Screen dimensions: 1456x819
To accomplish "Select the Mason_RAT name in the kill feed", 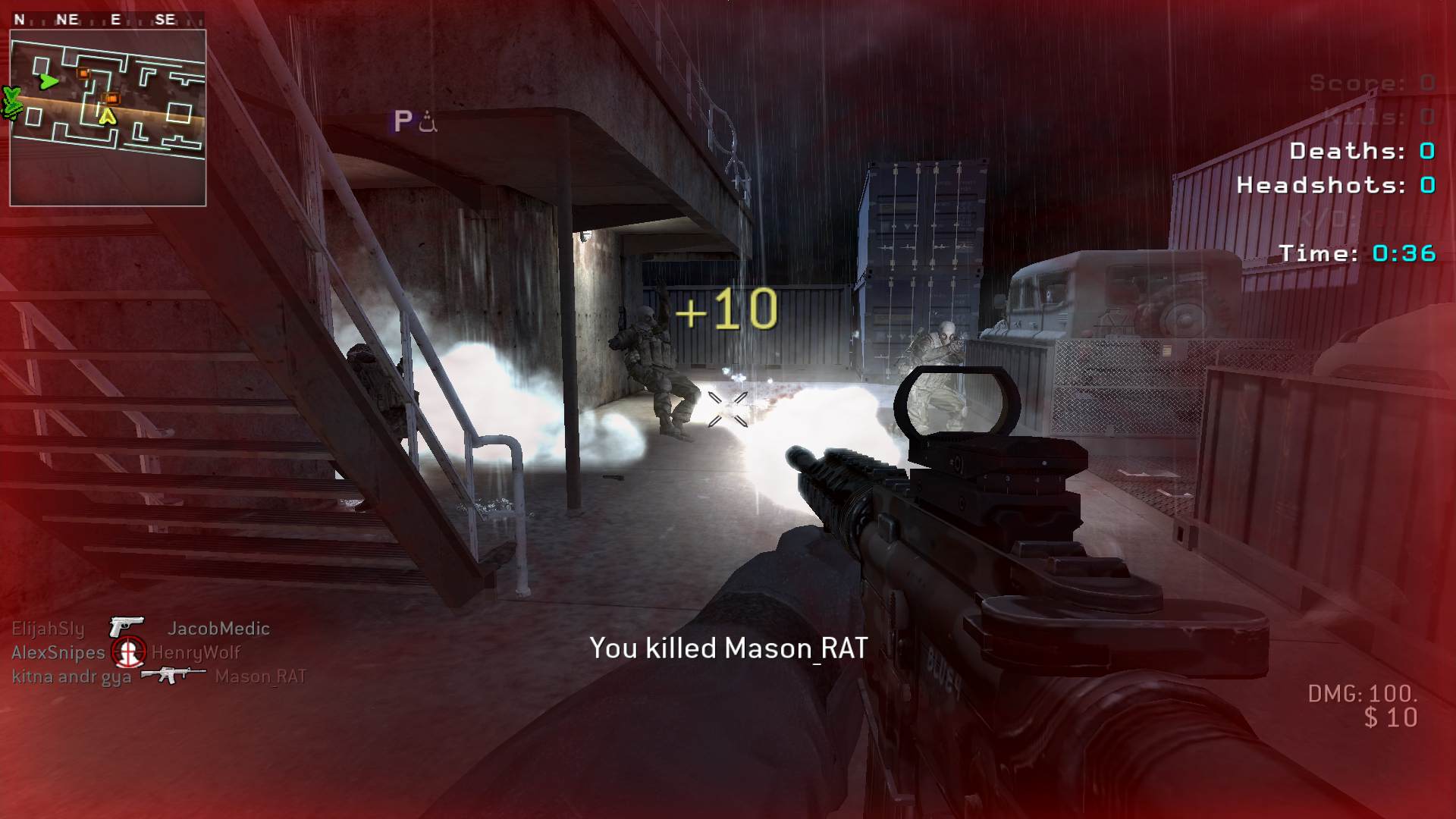I will click(260, 676).
